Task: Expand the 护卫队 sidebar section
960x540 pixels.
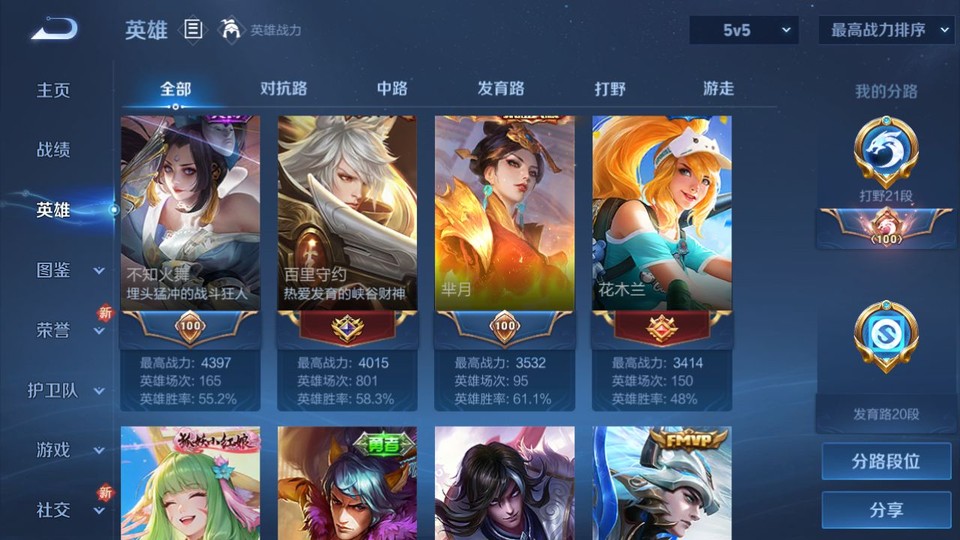Action: click(66, 390)
